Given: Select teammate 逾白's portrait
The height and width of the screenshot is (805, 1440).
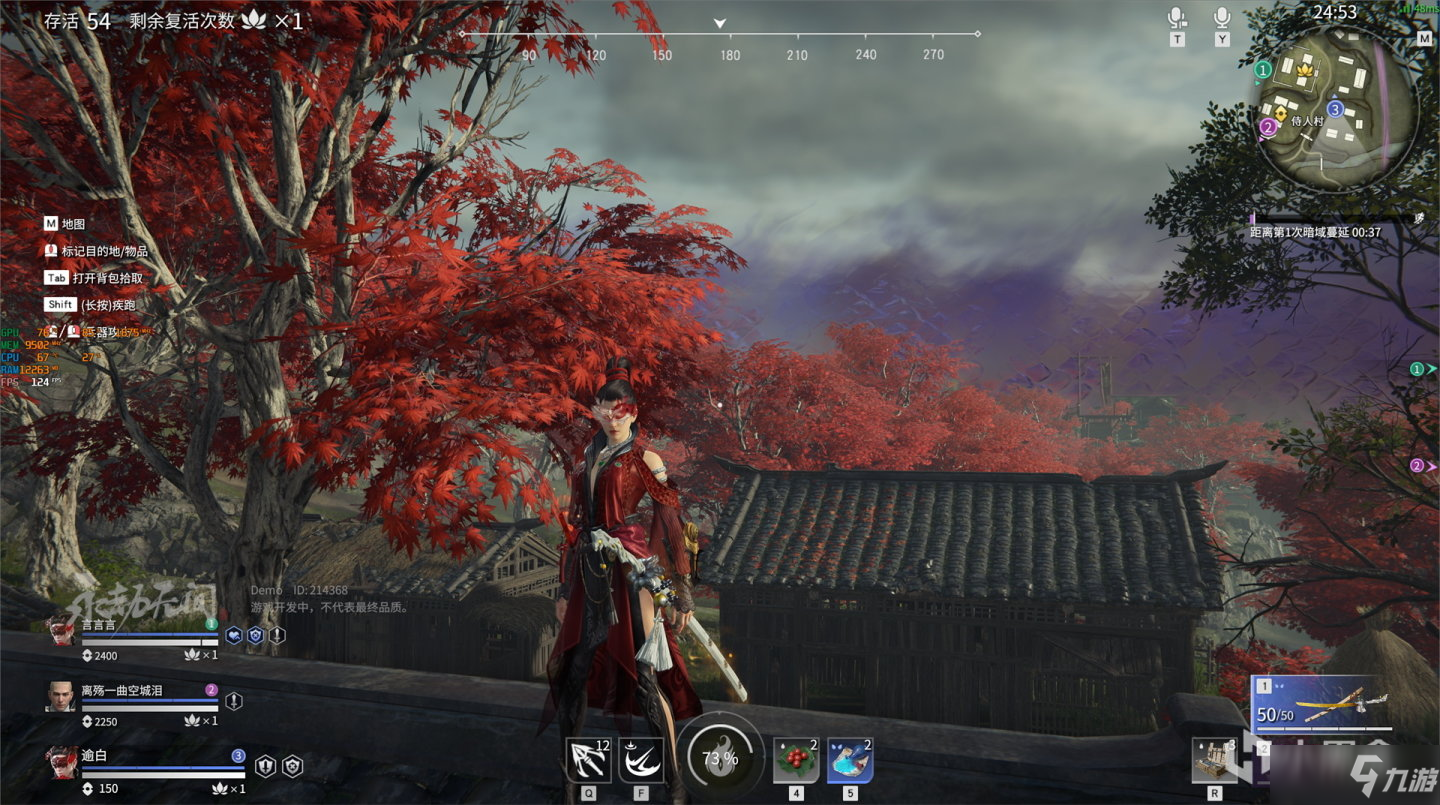Looking at the screenshot, I should (x=60, y=761).
